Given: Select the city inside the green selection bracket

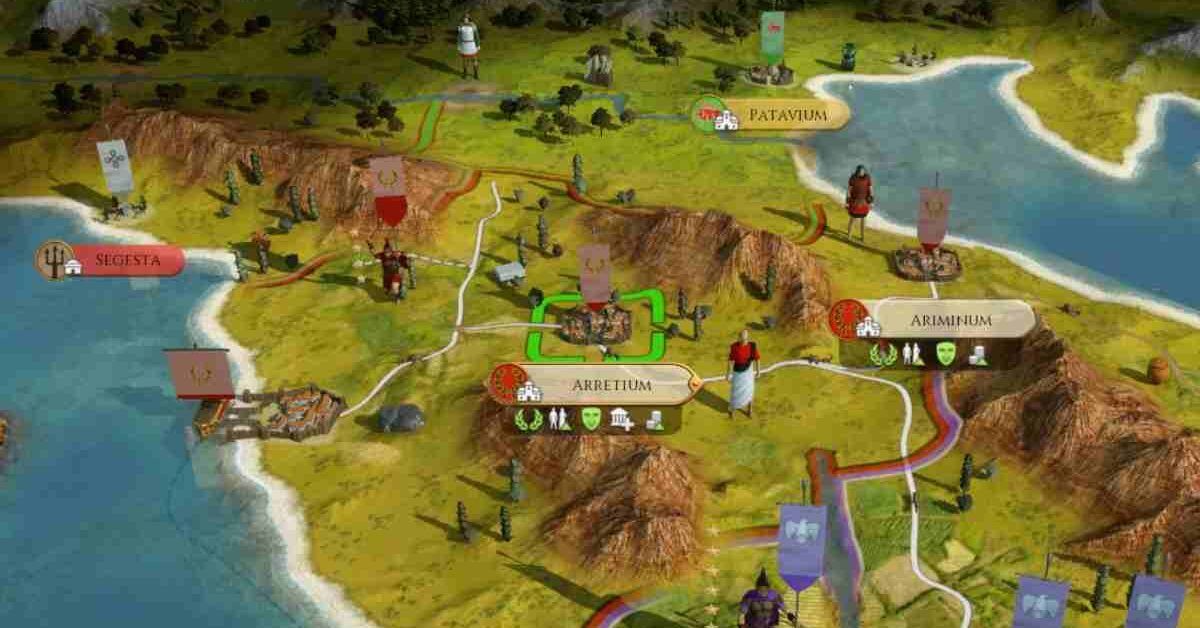Looking at the screenshot, I should (597, 322).
